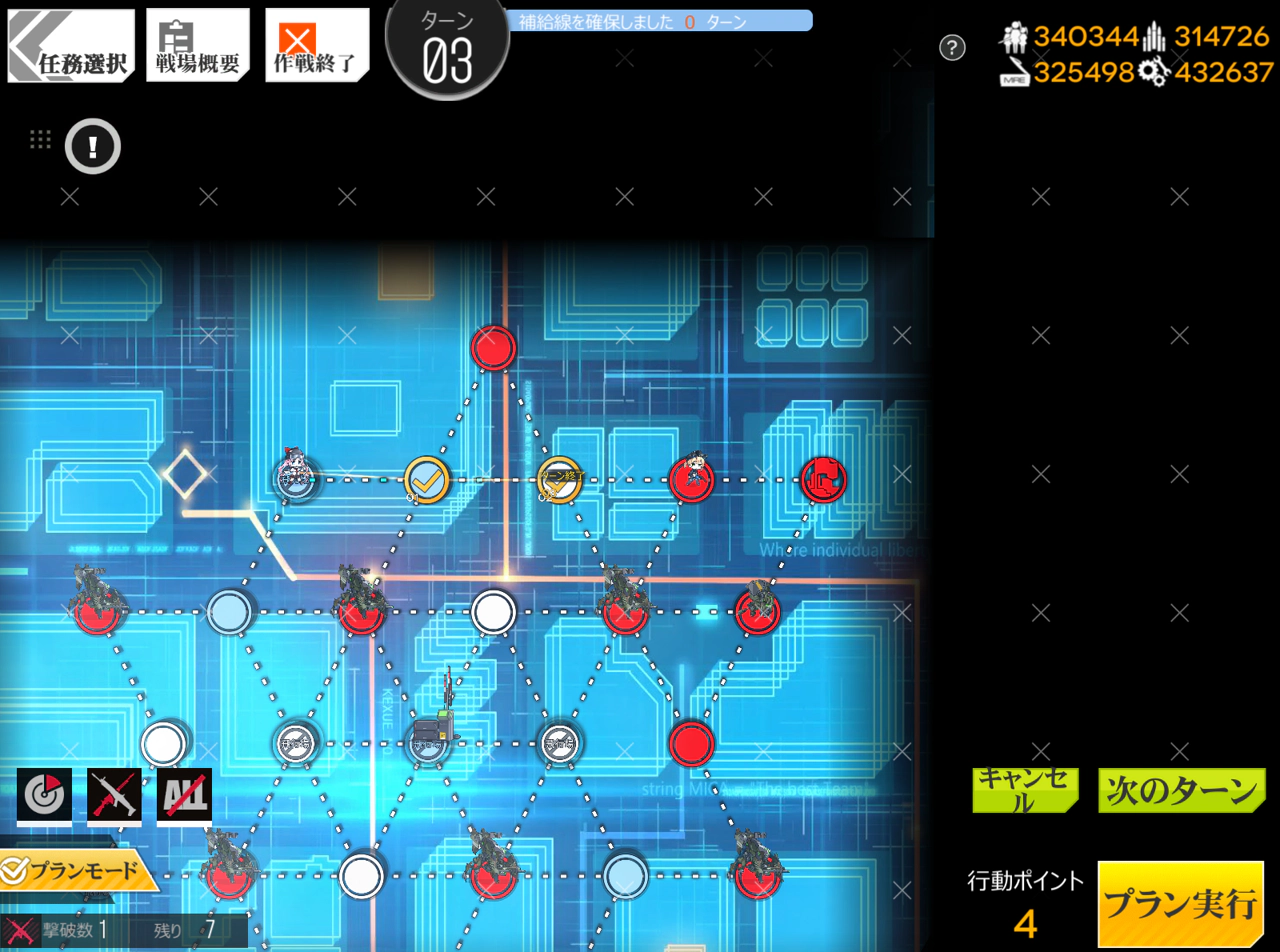Toggle the crossed-out ALL icon

point(184,795)
